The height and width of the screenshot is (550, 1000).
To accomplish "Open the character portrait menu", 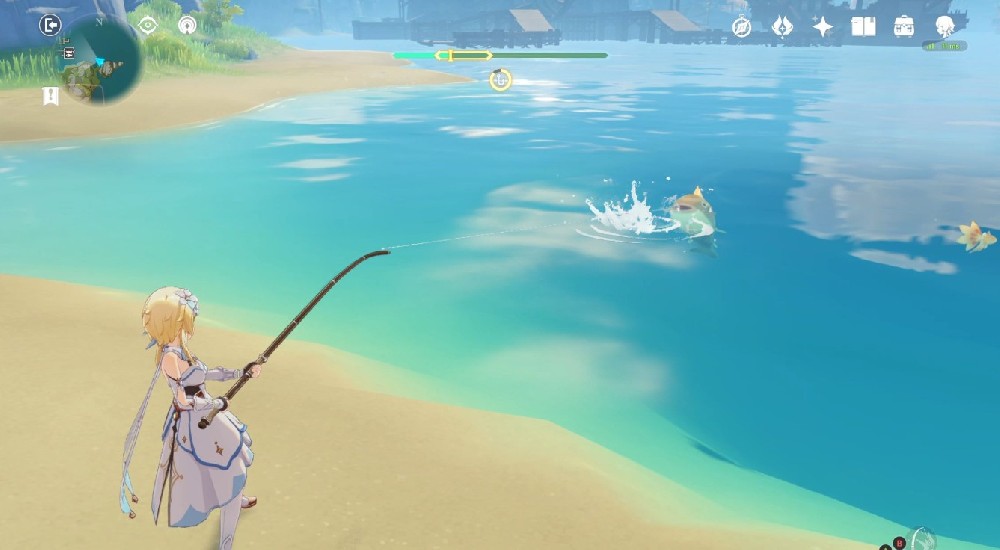I will [x=945, y=27].
